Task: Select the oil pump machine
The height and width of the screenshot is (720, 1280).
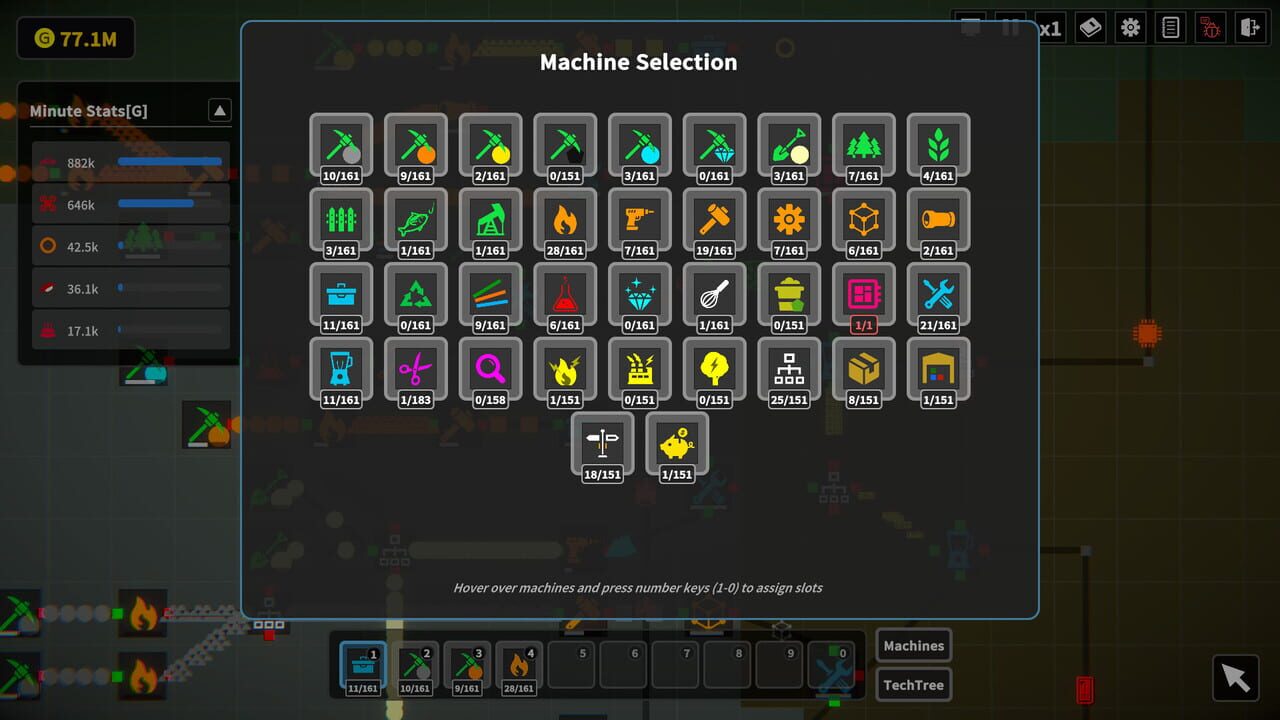Action: click(489, 220)
